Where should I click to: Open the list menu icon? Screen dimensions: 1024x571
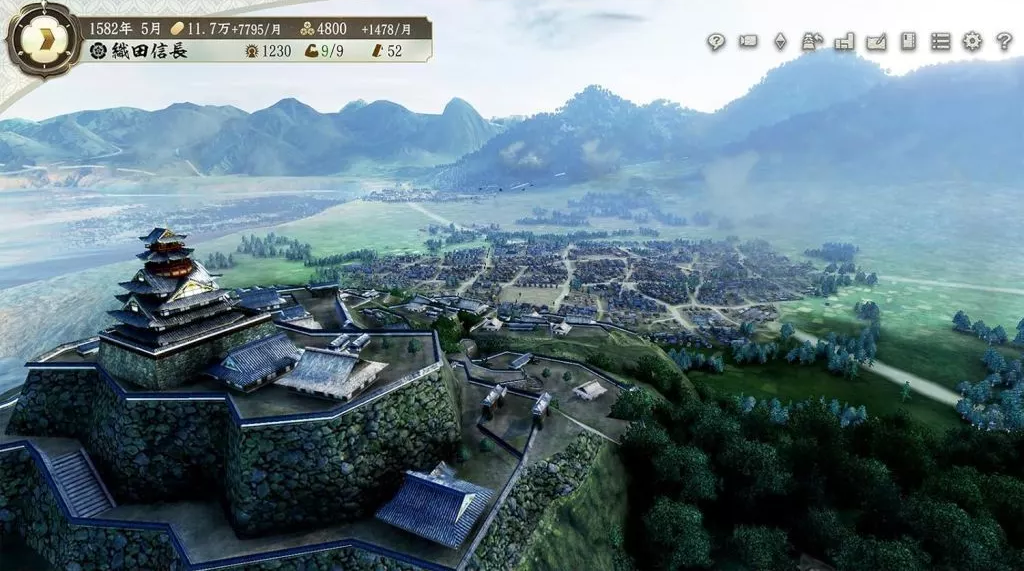coord(940,42)
